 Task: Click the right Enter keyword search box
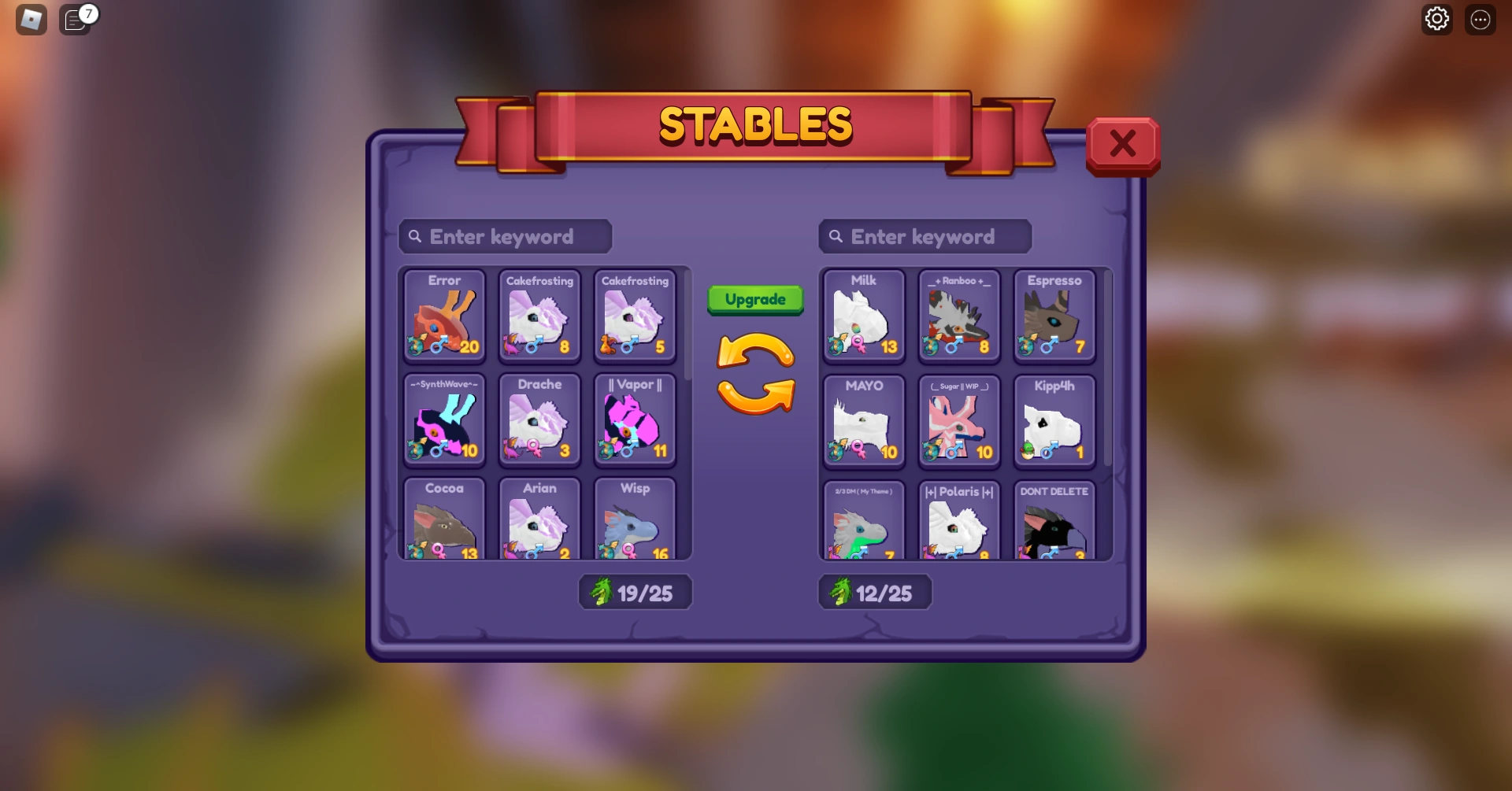[925, 236]
